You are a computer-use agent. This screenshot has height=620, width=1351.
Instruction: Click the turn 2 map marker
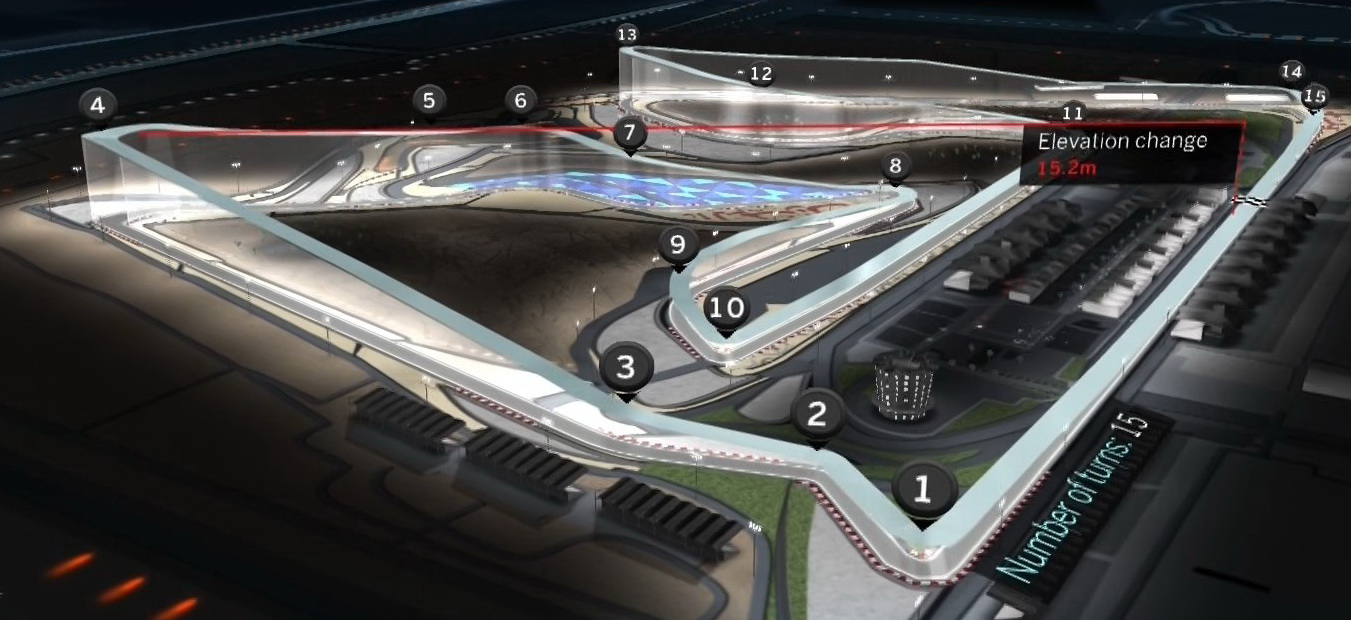click(818, 413)
